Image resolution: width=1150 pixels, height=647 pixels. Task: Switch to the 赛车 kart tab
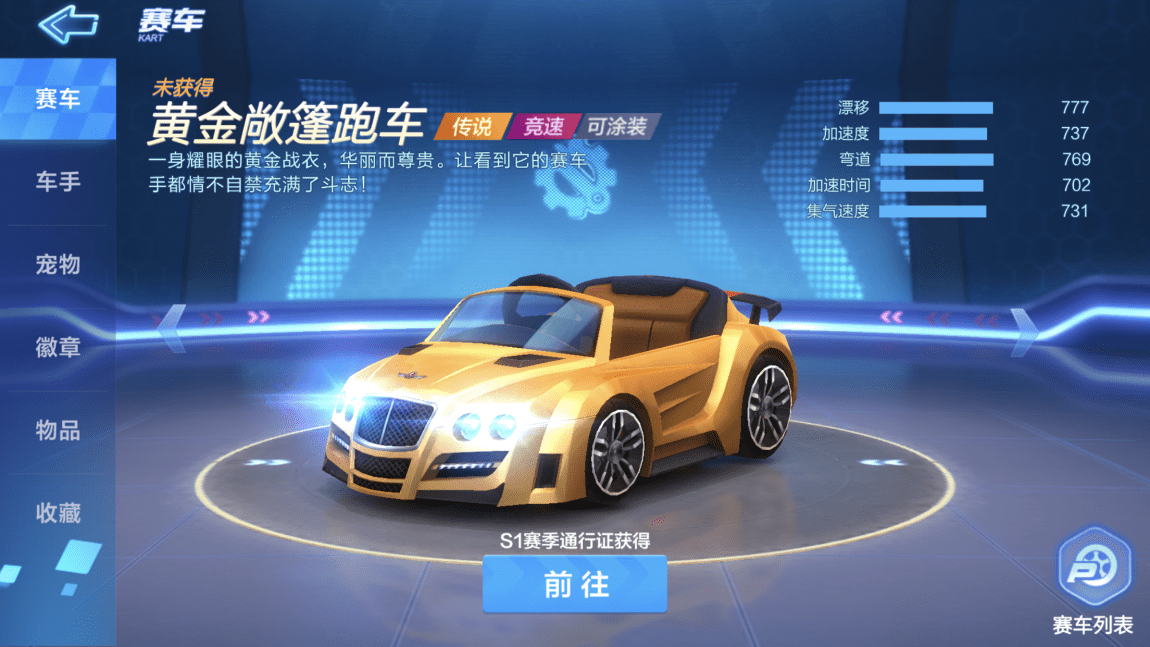(x=57, y=99)
